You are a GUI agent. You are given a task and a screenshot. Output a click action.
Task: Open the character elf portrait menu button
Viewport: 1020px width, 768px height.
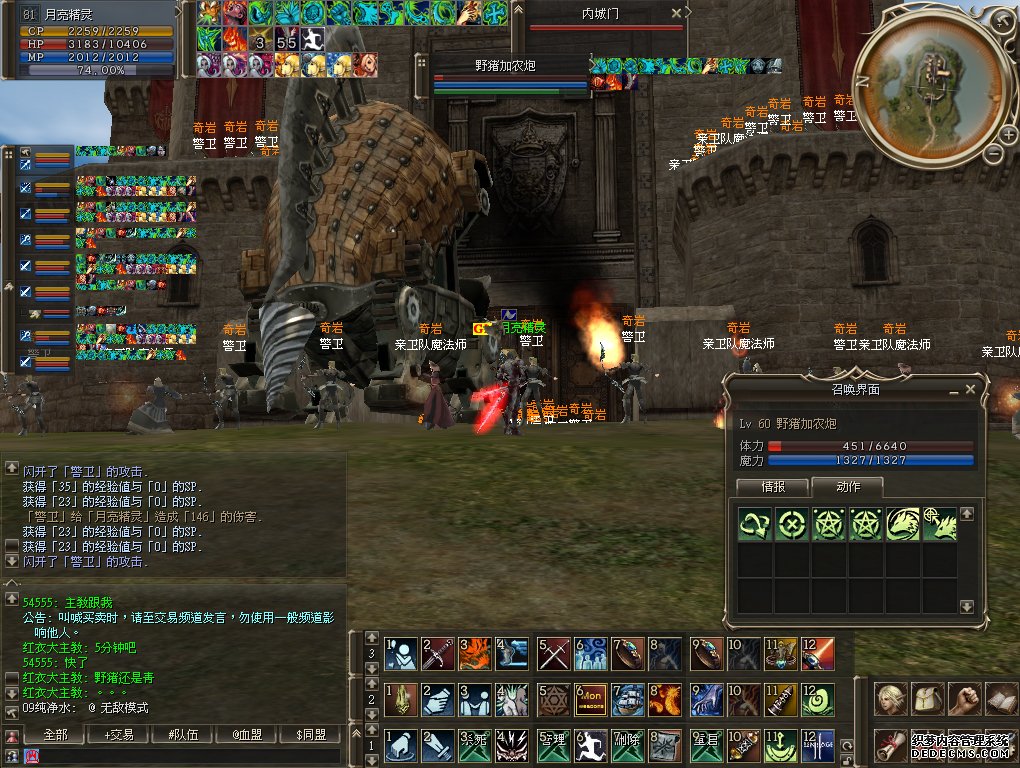click(x=890, y=697)
